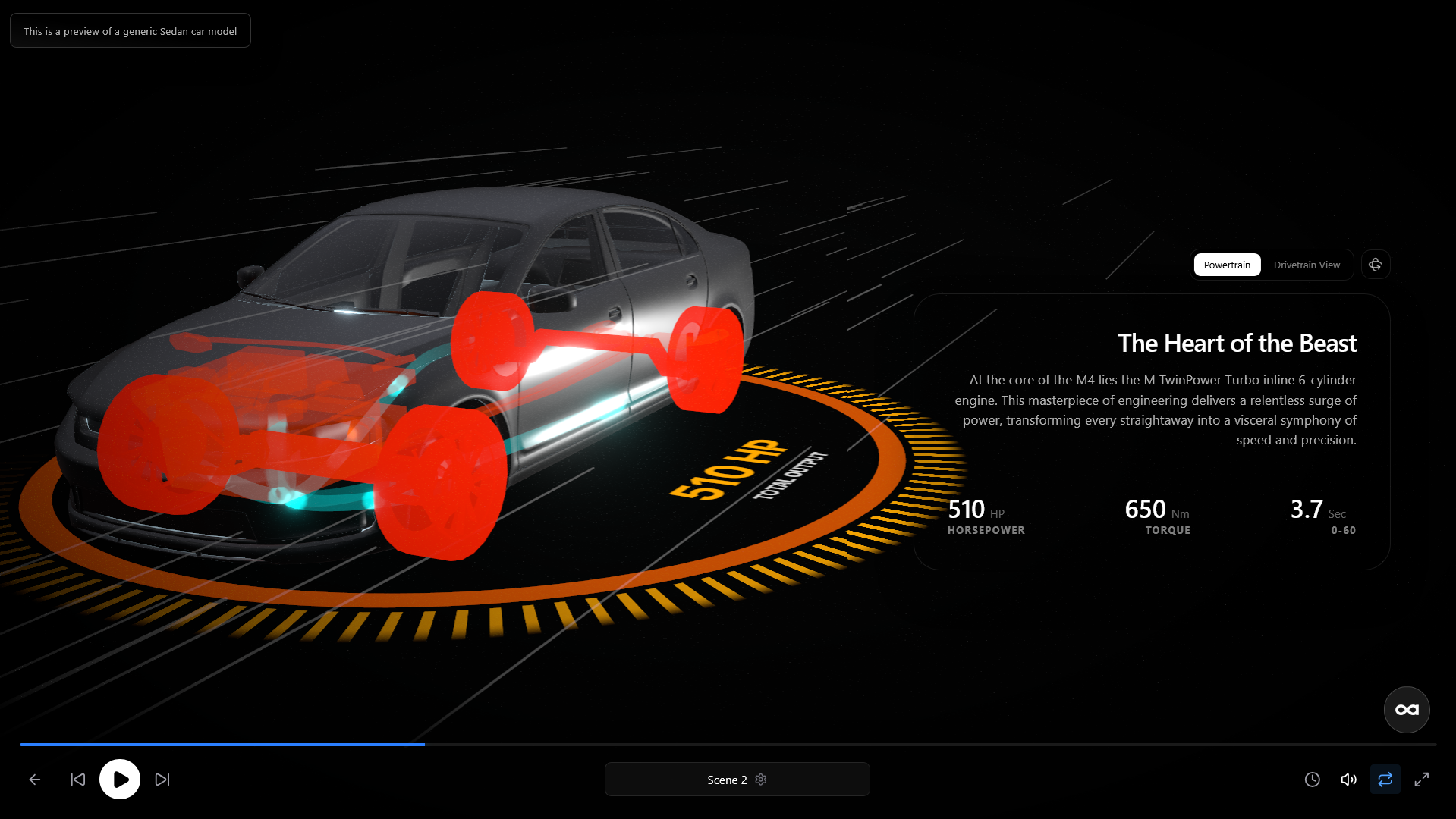Click the camera orbit icon button

[x=1375, y=265]
